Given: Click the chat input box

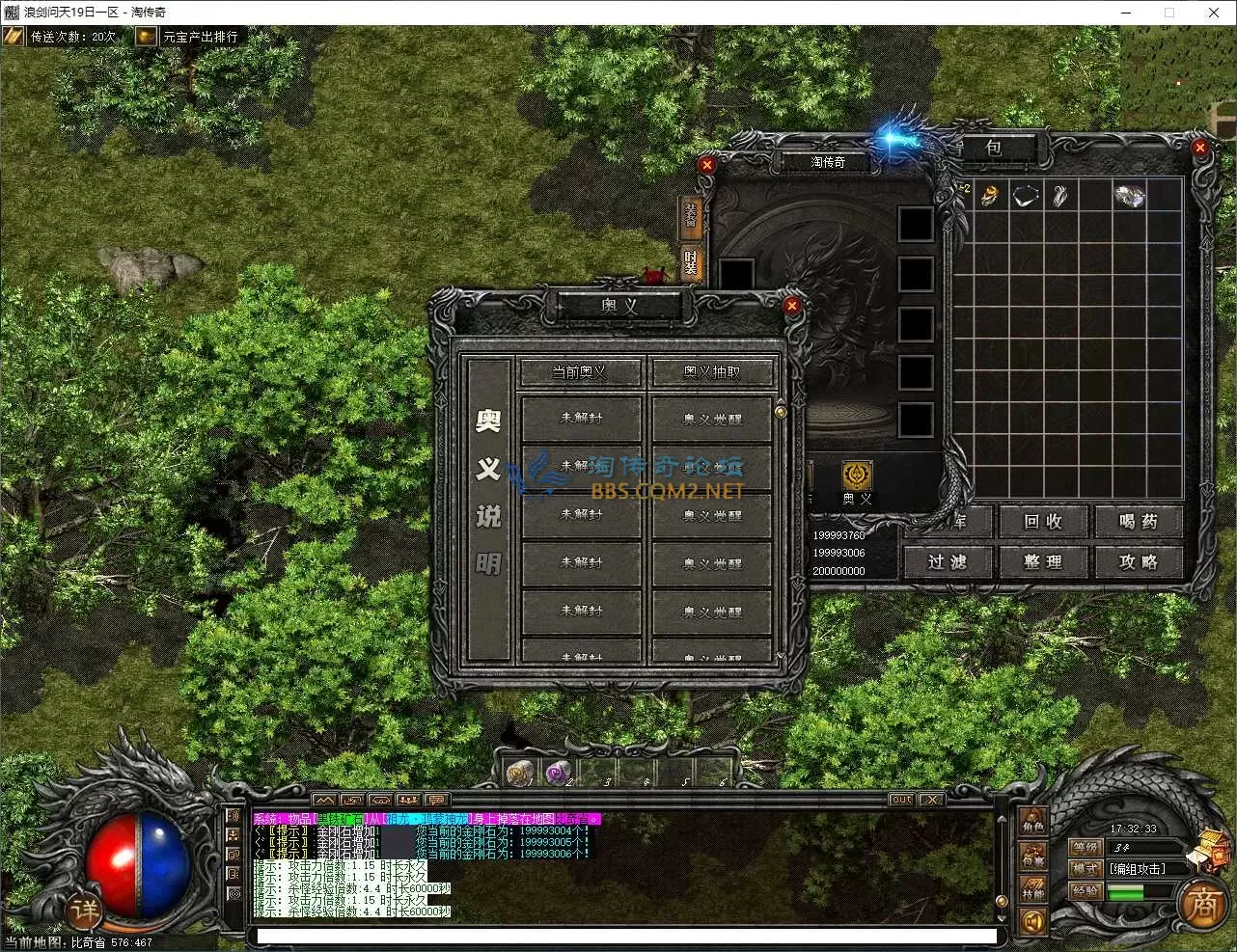Looking at the screenshot, I should pyautogui.click(x=627, y=936).
